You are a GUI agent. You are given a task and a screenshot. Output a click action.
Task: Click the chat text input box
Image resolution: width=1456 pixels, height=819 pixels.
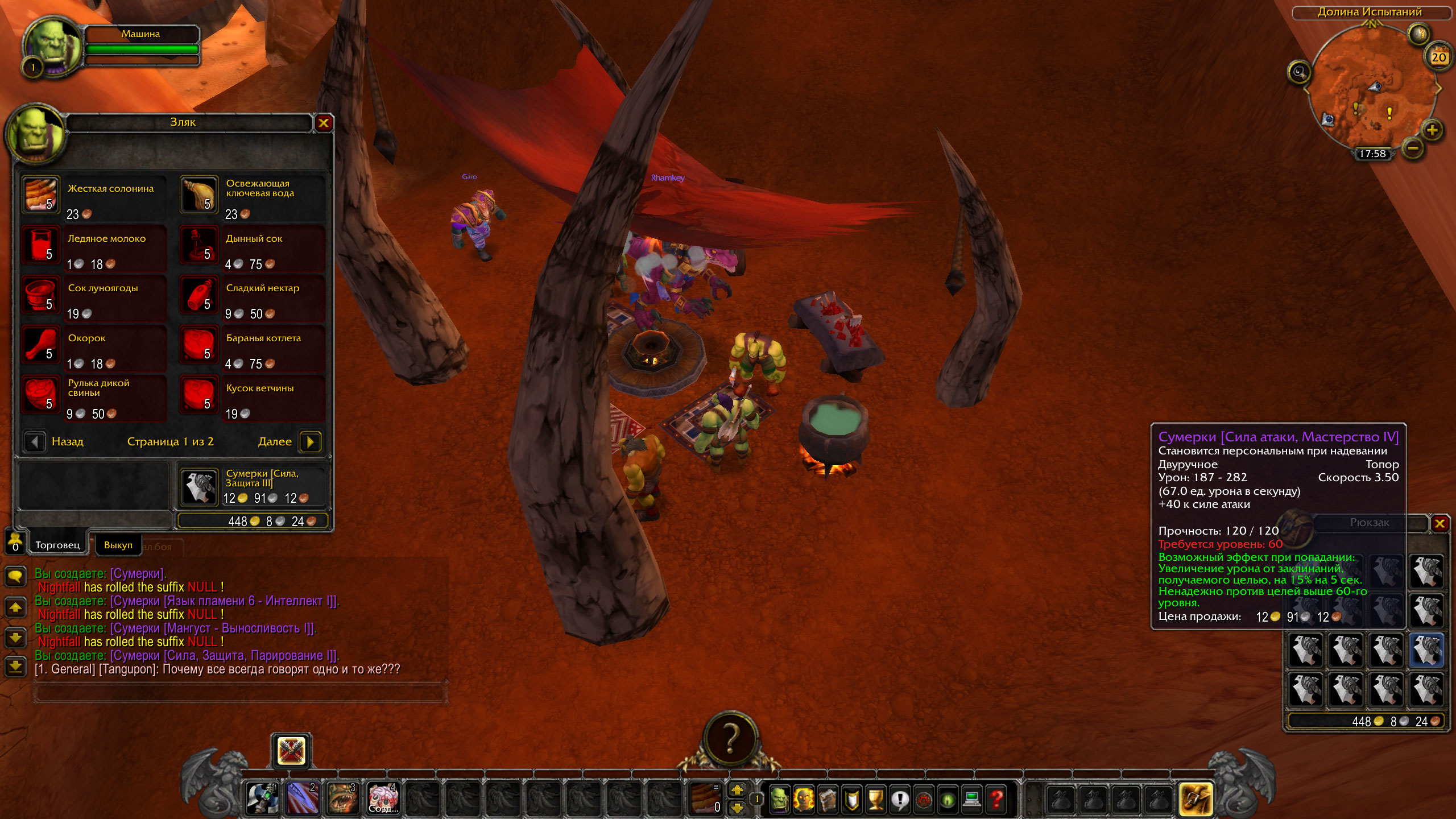coord(239,692)
